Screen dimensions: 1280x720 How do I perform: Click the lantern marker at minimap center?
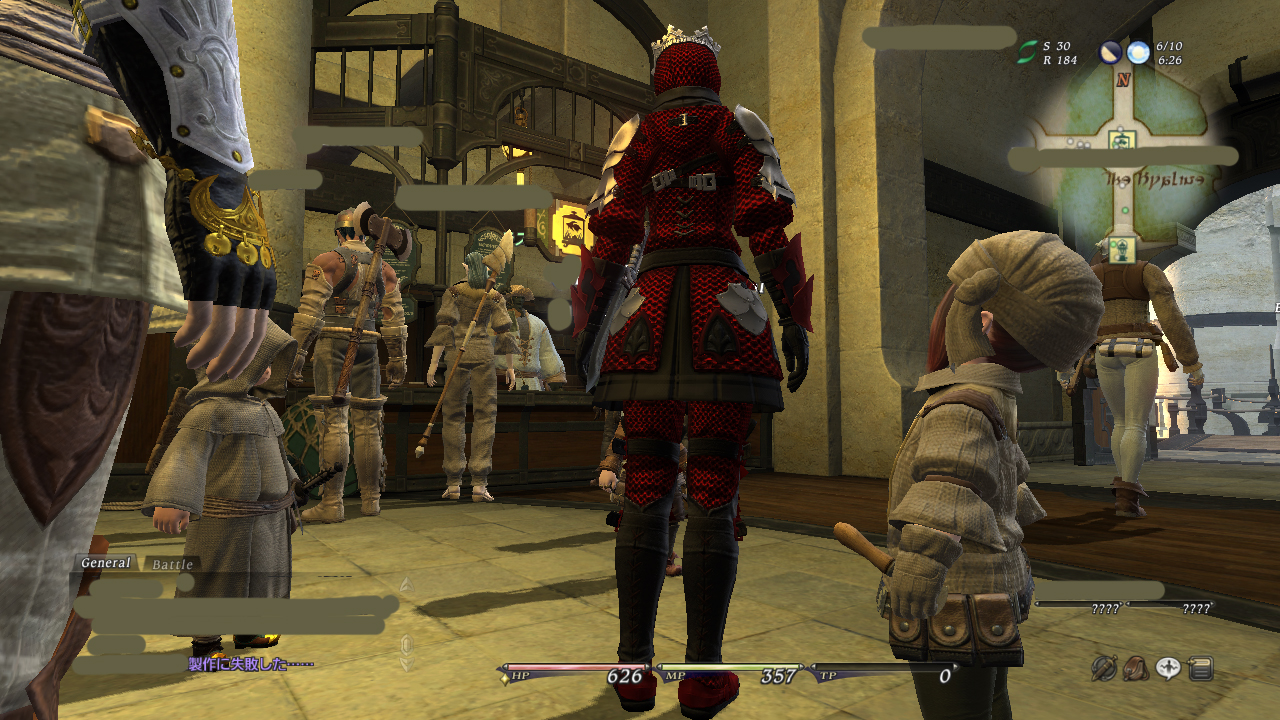point(1121,136)
